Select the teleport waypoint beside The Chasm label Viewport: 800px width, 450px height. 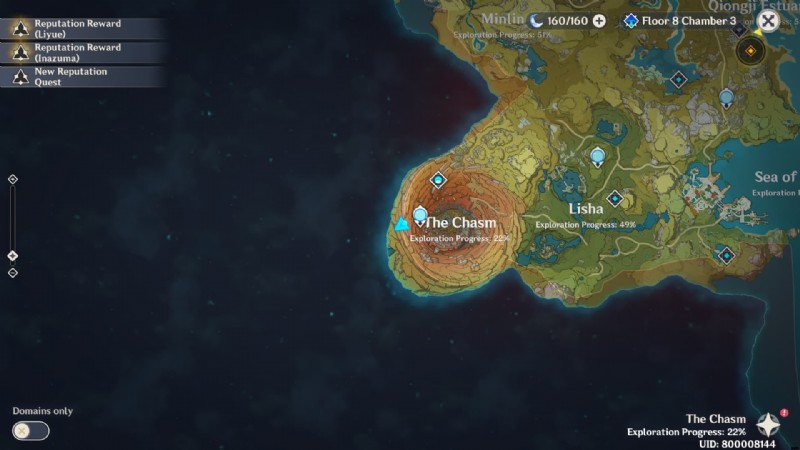tap(420, 215)
